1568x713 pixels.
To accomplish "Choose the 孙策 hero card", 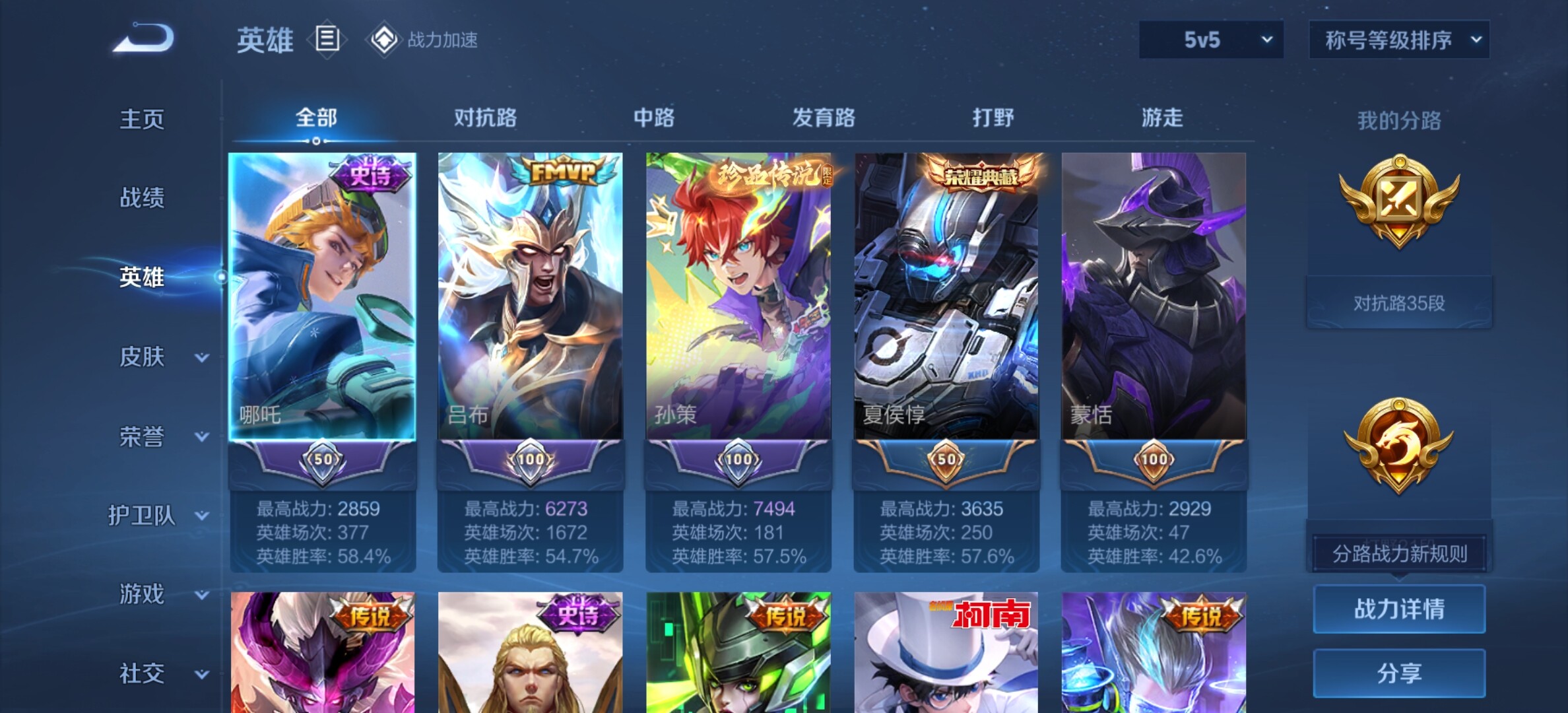I will point(738,297).
